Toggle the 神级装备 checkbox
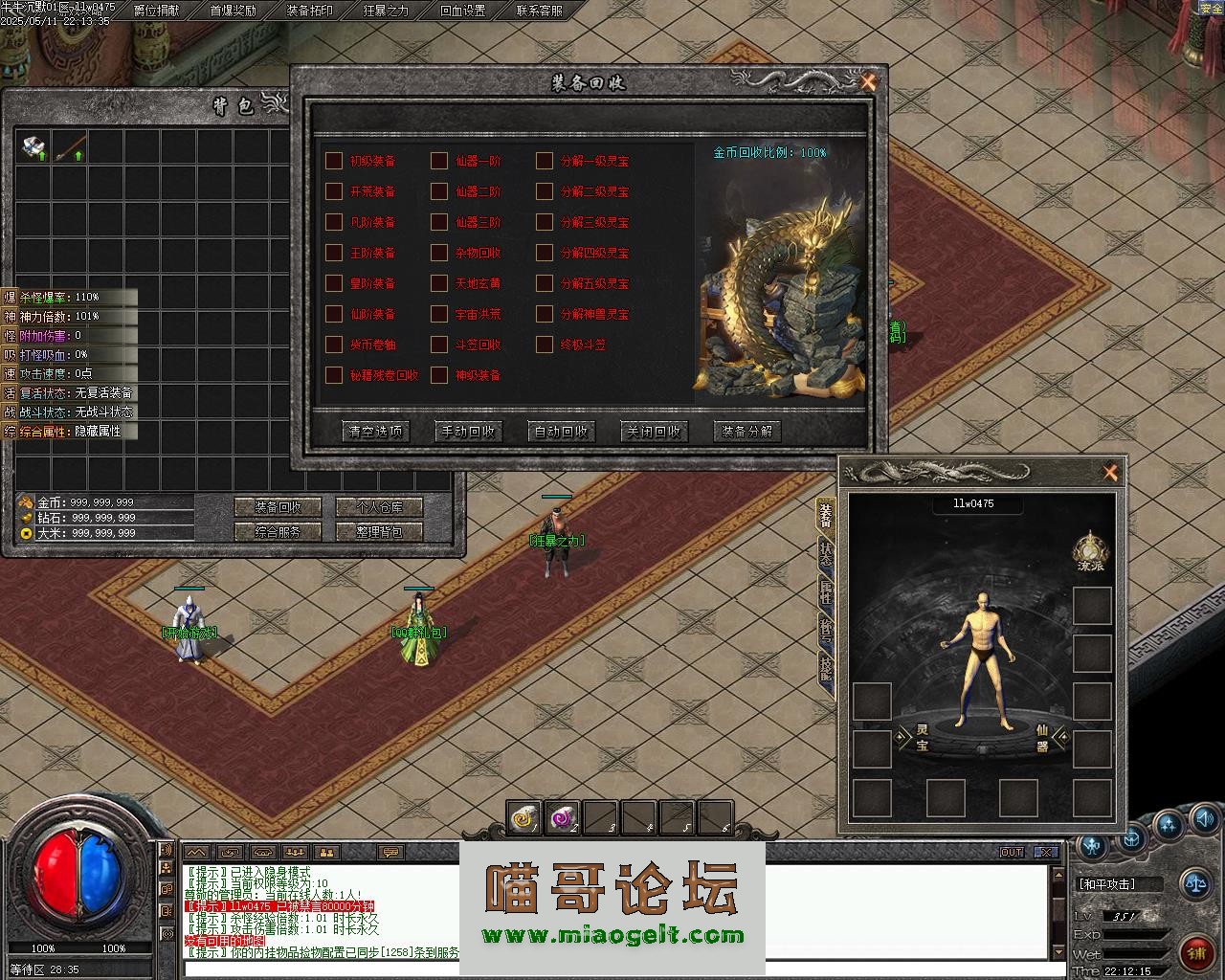This screenshot has width=1225, height=980. pyautogui.click(x=439, y=375)
